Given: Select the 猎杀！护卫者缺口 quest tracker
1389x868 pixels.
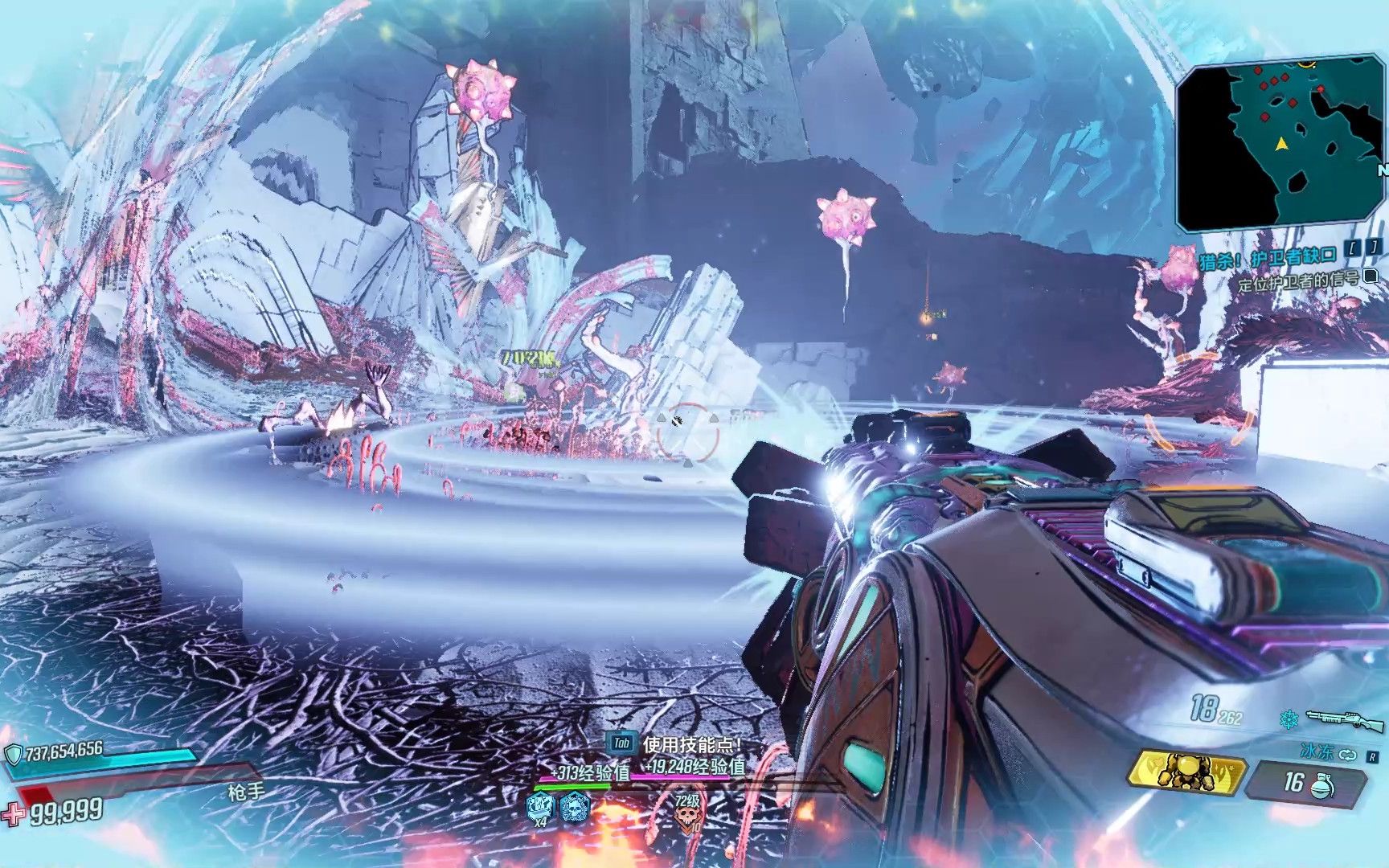Looking at the screenshot, I should point(1267,259).
